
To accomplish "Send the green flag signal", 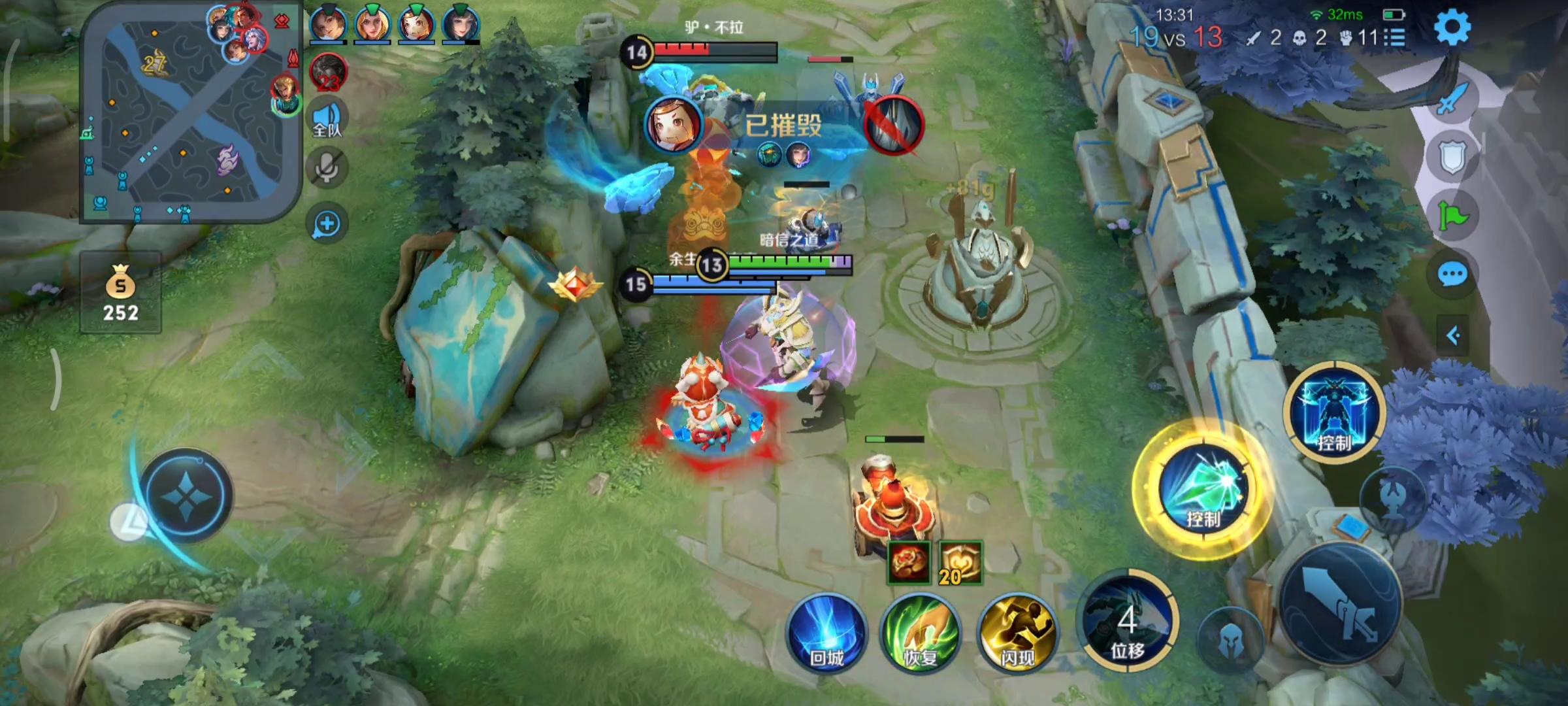I will tap(1452, 216).
